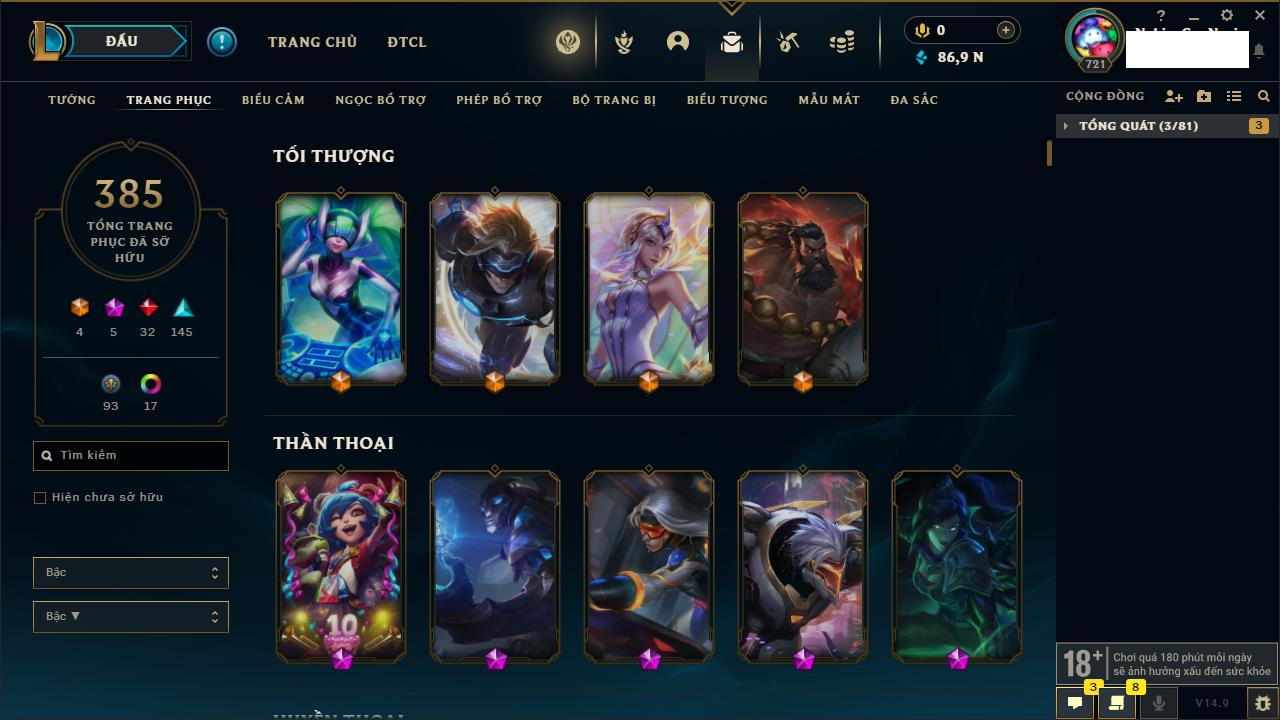This screenshot has width=1280, height=720.
Task: View the MẪU MẮT tab
Action: click(829, 100)
